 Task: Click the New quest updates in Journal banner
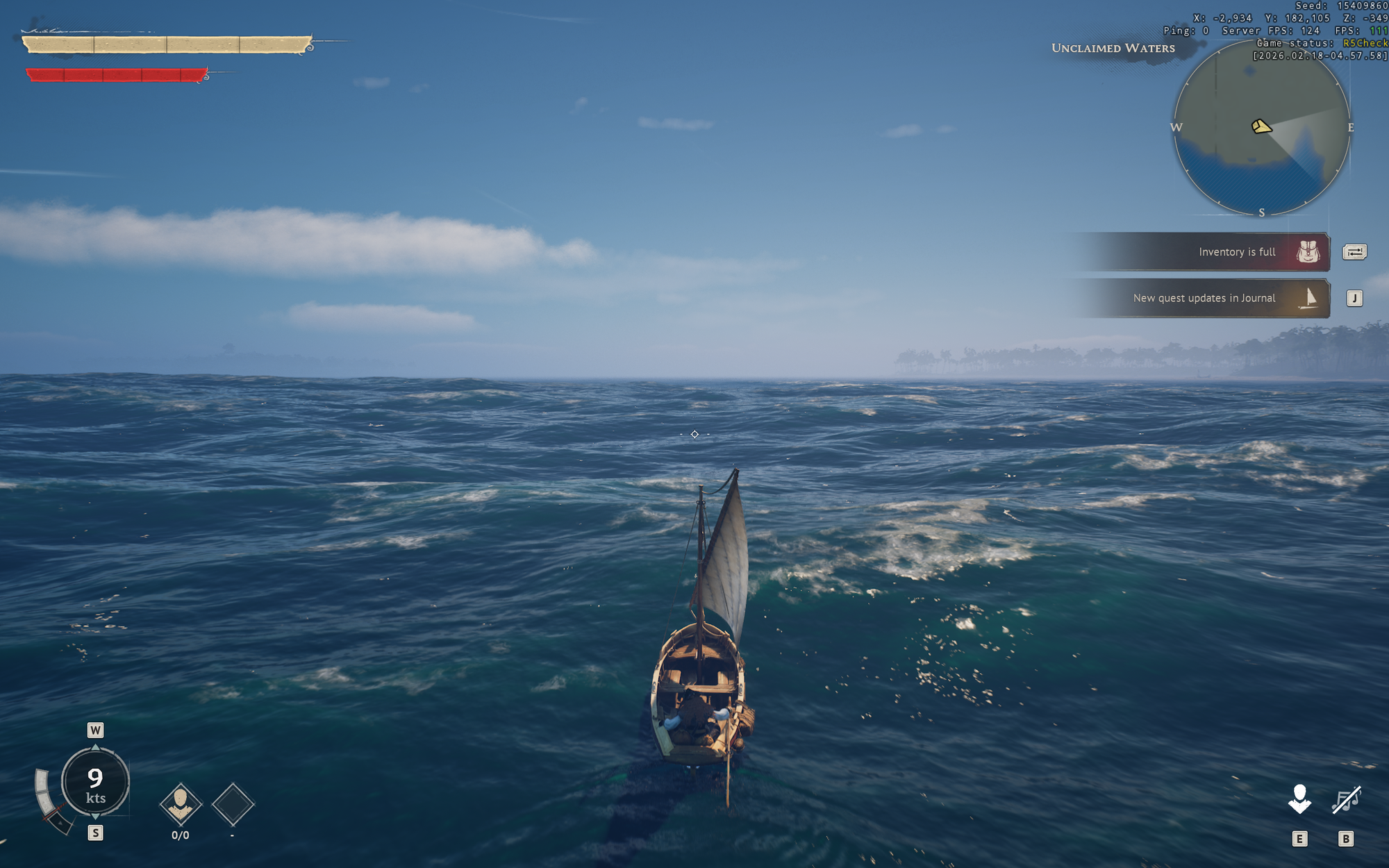click(1205, 298)
